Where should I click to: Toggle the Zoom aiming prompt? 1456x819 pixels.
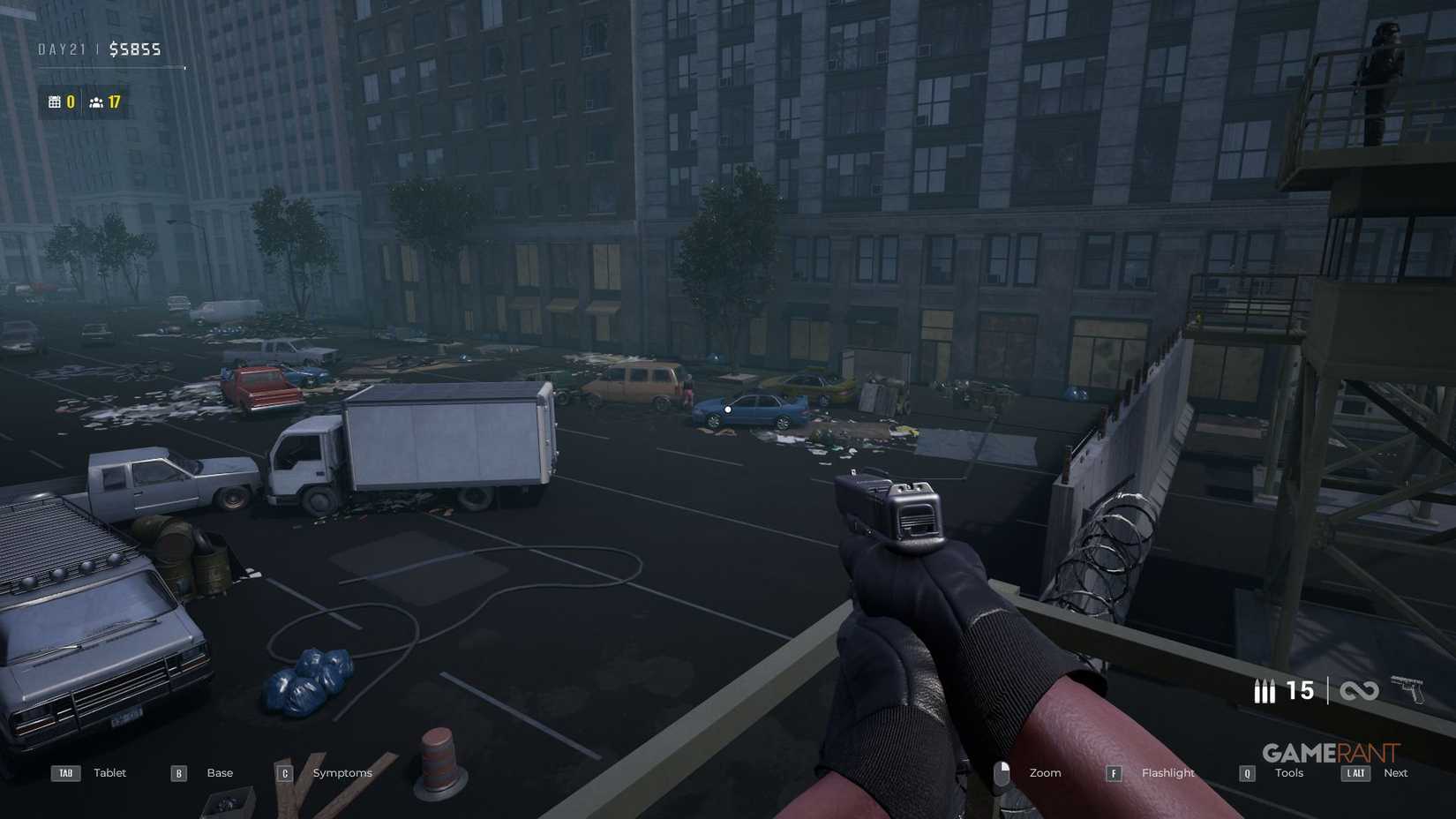click(x=1045, y=772)
